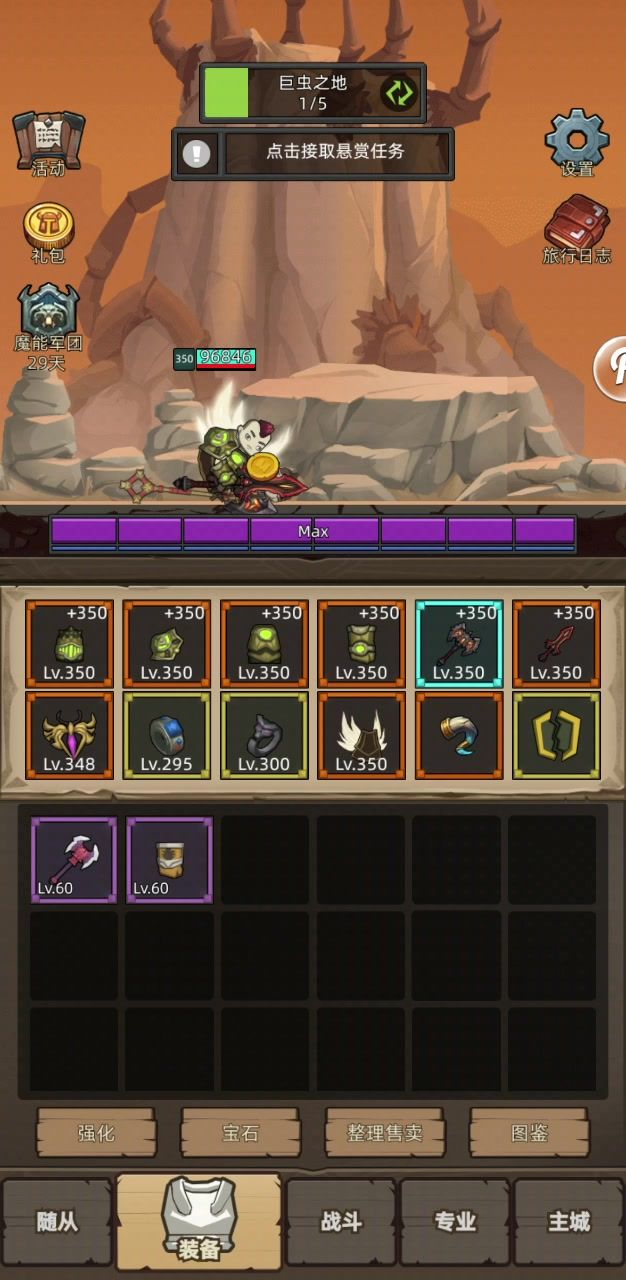Open the 旅行日志 travel journal
This screenshot has width=626, height=1280.
[x=577, y=229]
